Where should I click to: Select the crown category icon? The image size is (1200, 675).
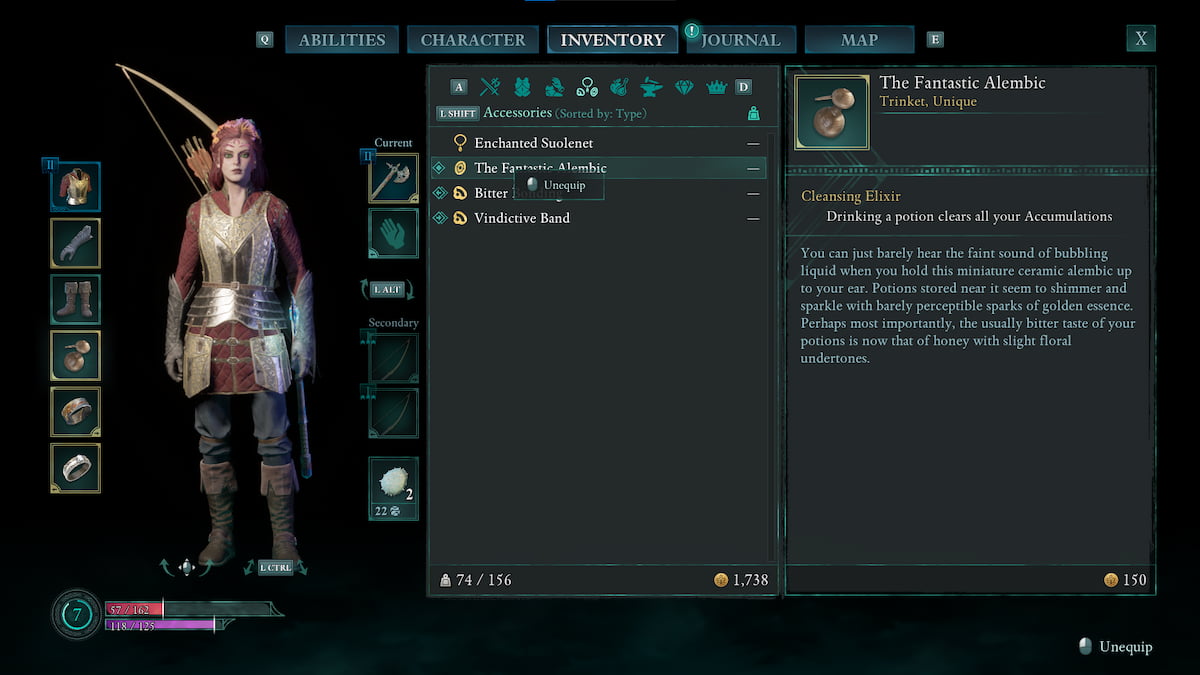tap(716, 87)
